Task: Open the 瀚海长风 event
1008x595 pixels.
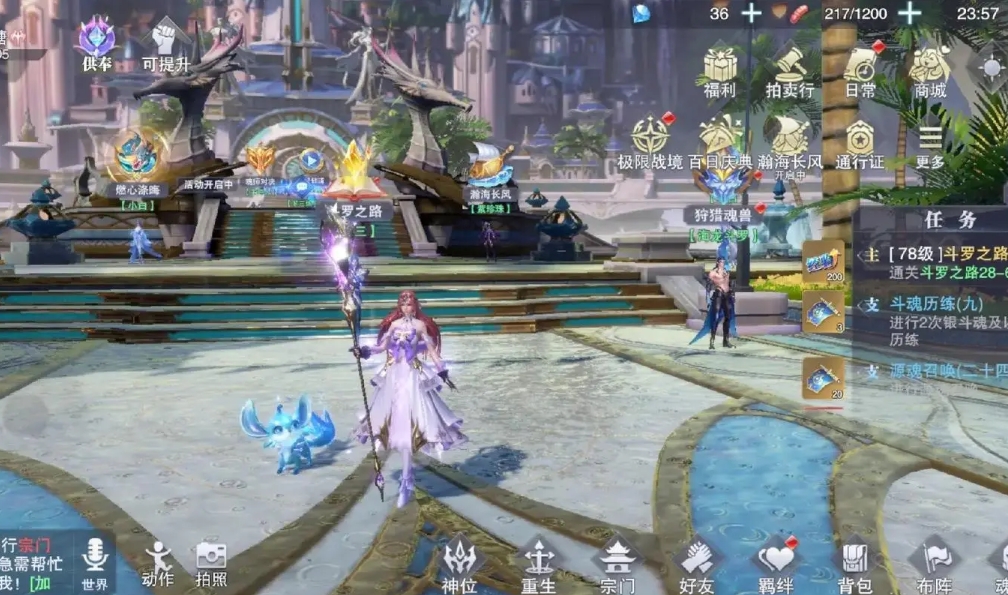Action: (790, 138)
